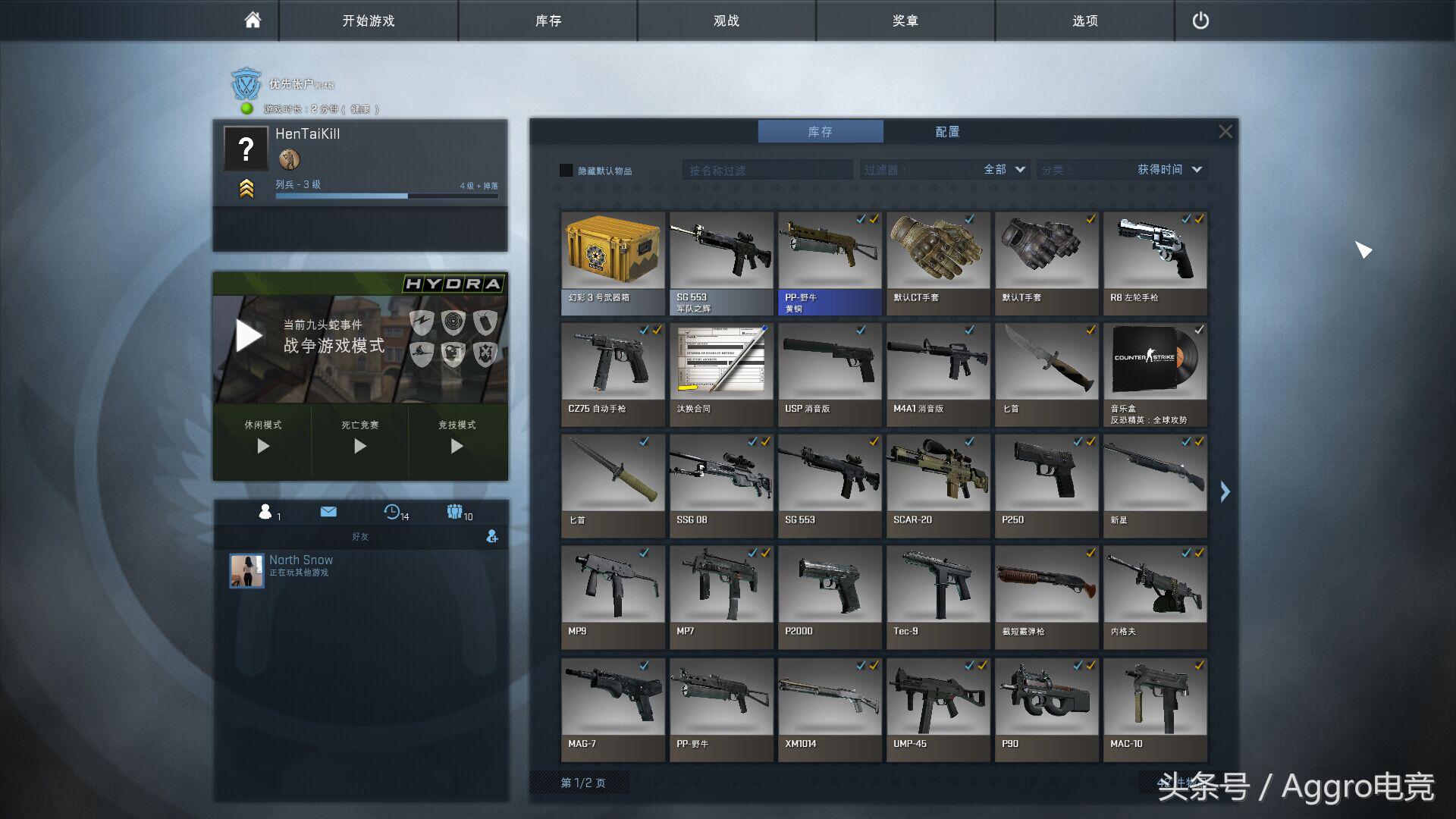Toggle the checkmark on the 匕首 knife item
This screenshot has height=819, width=1456.
pos(1090,331)
